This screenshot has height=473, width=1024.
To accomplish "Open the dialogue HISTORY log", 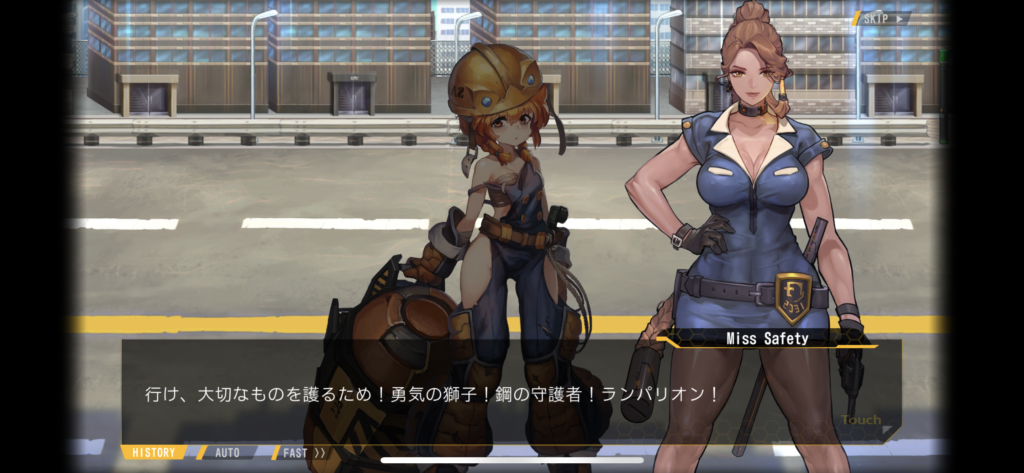I will click(154, 452).
